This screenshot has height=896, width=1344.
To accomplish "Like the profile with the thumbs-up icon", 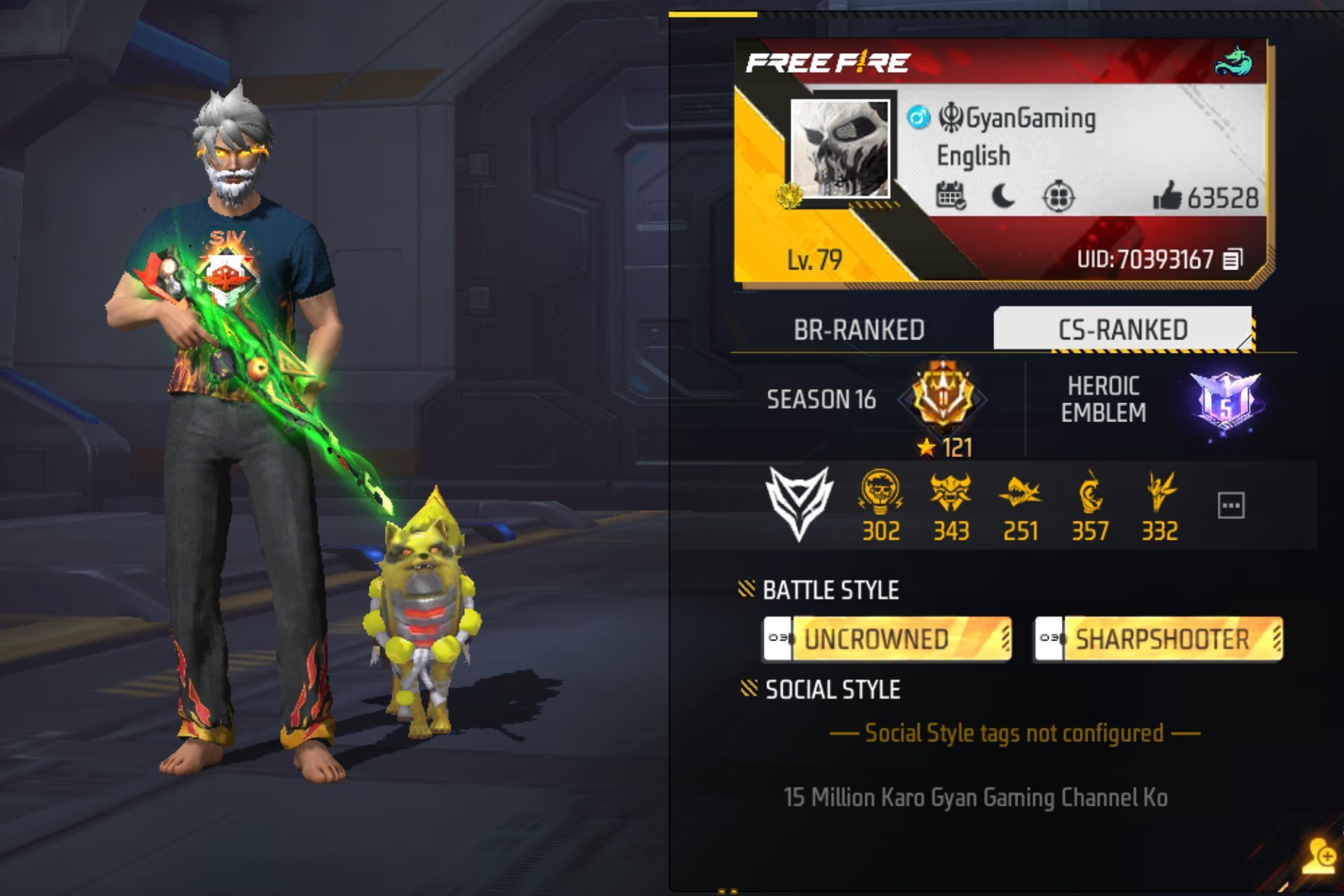I will [1167, 197].
